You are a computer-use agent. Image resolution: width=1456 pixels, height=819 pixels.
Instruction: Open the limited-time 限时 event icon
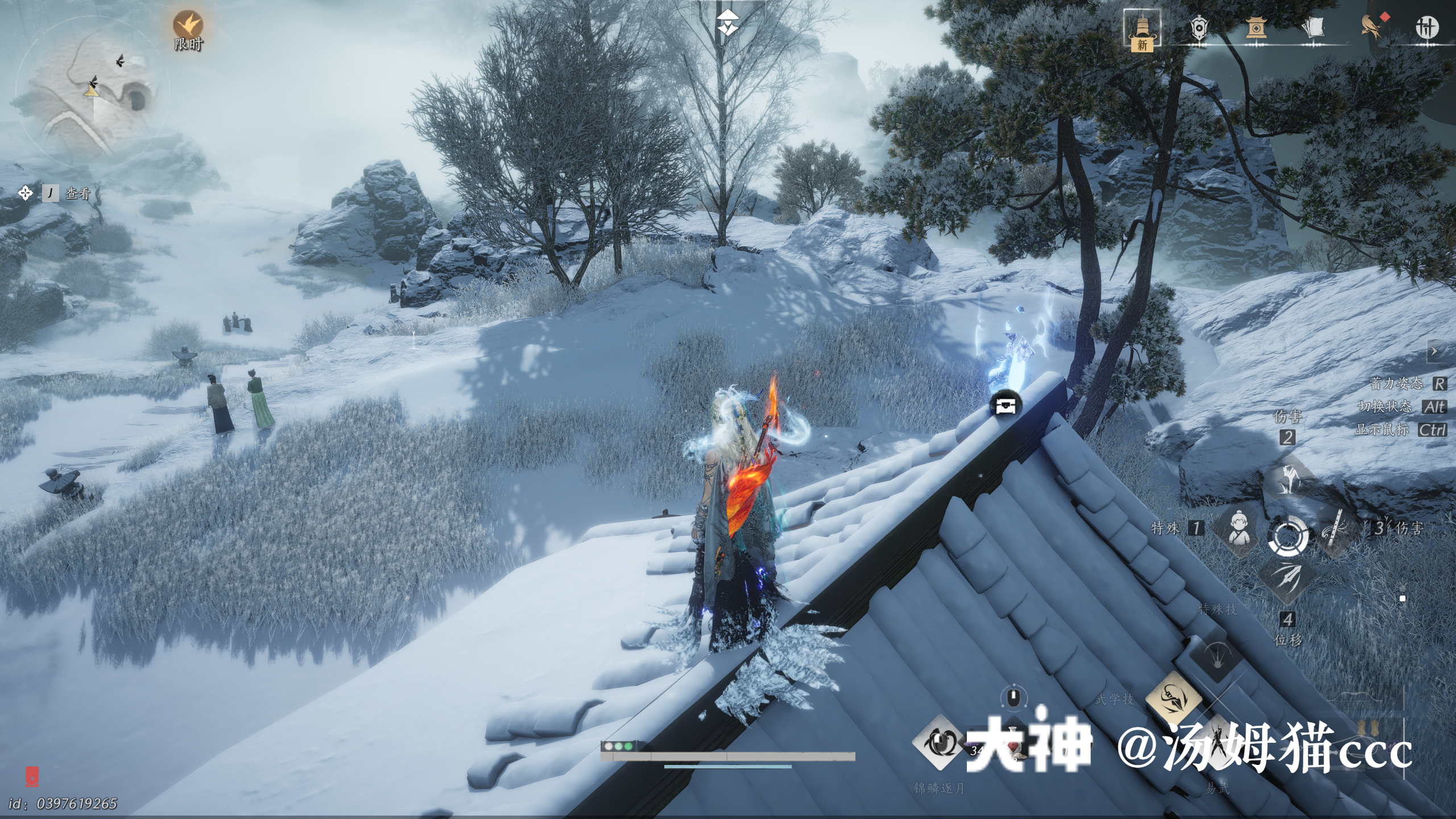pos(188,26)
